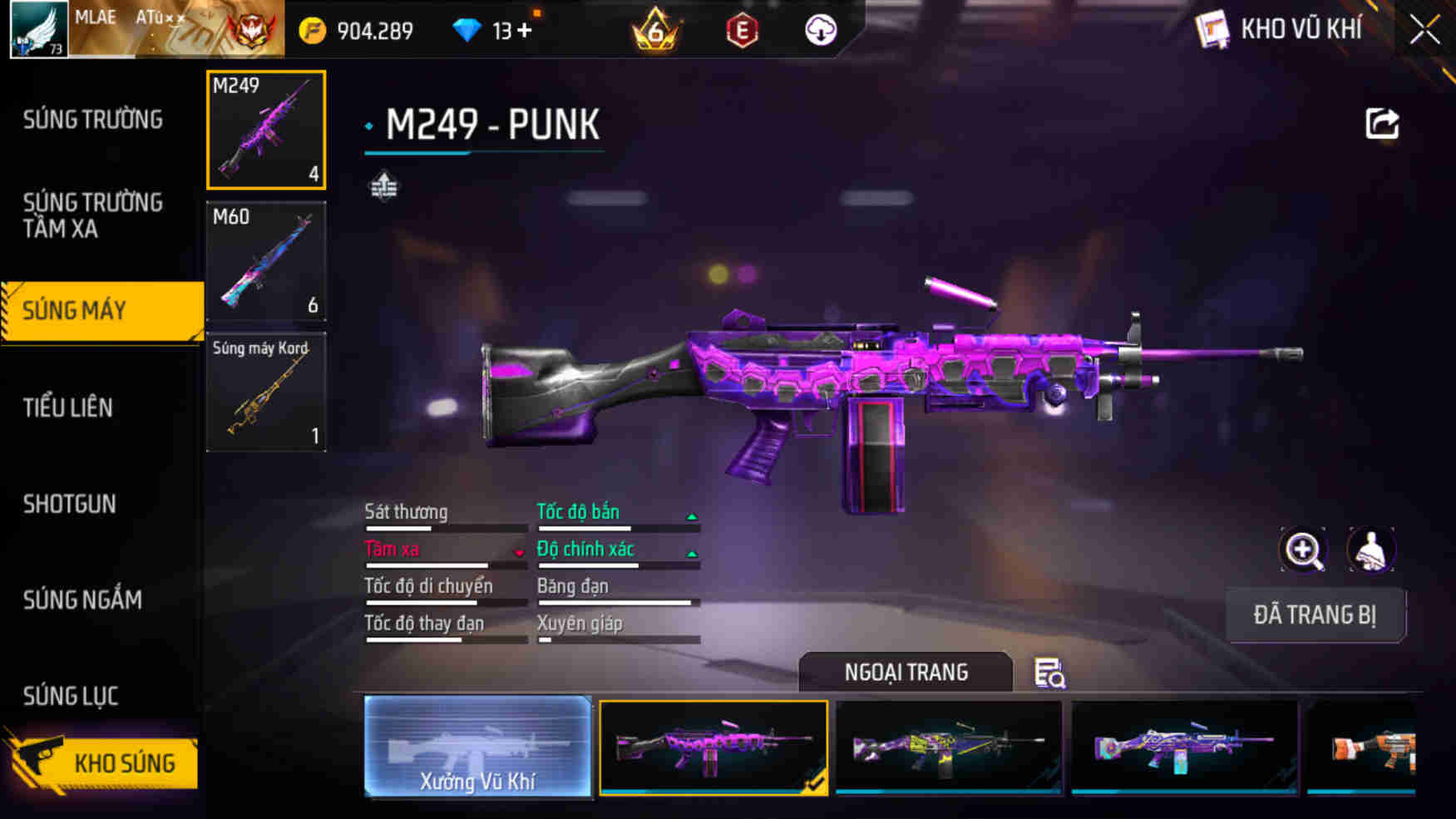Switch to the NGOẠI TRANG tab
1456x819 pixels.
tap(906, 672)
